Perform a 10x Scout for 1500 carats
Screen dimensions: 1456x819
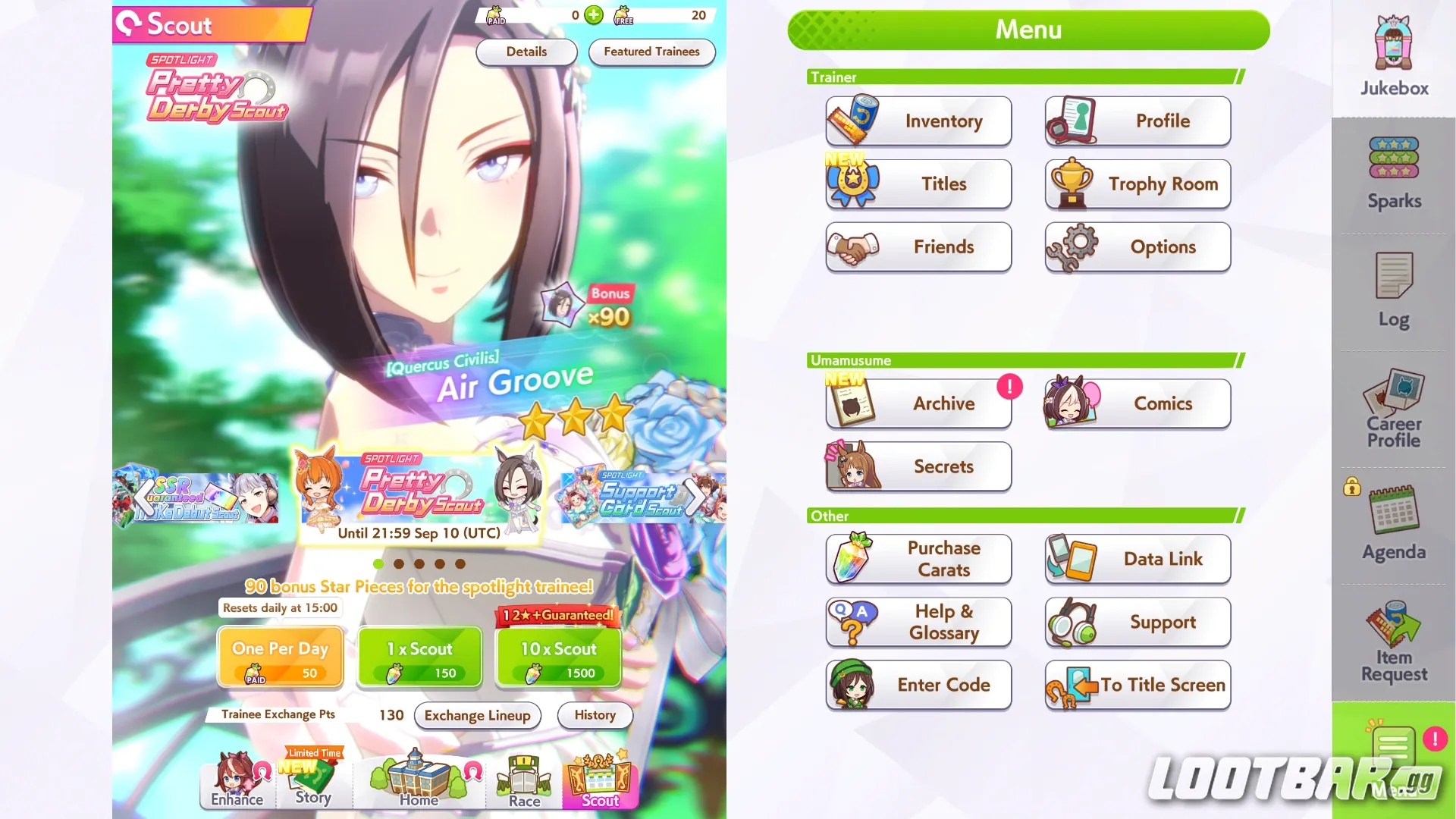(x=557, y=657)
